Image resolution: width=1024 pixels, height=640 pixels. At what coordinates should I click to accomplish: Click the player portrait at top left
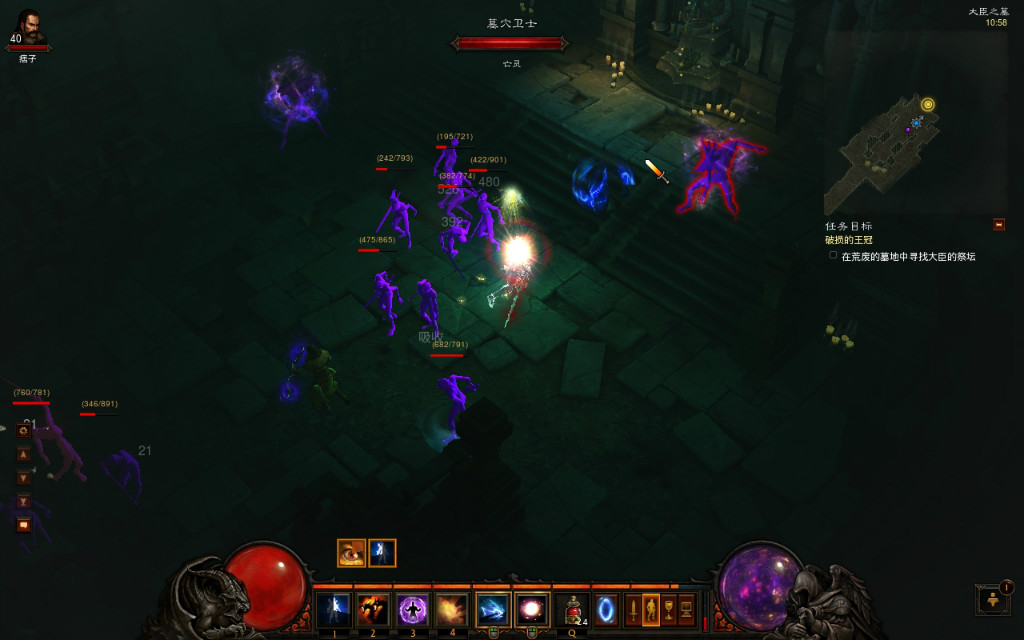click(x=28, y=28)
